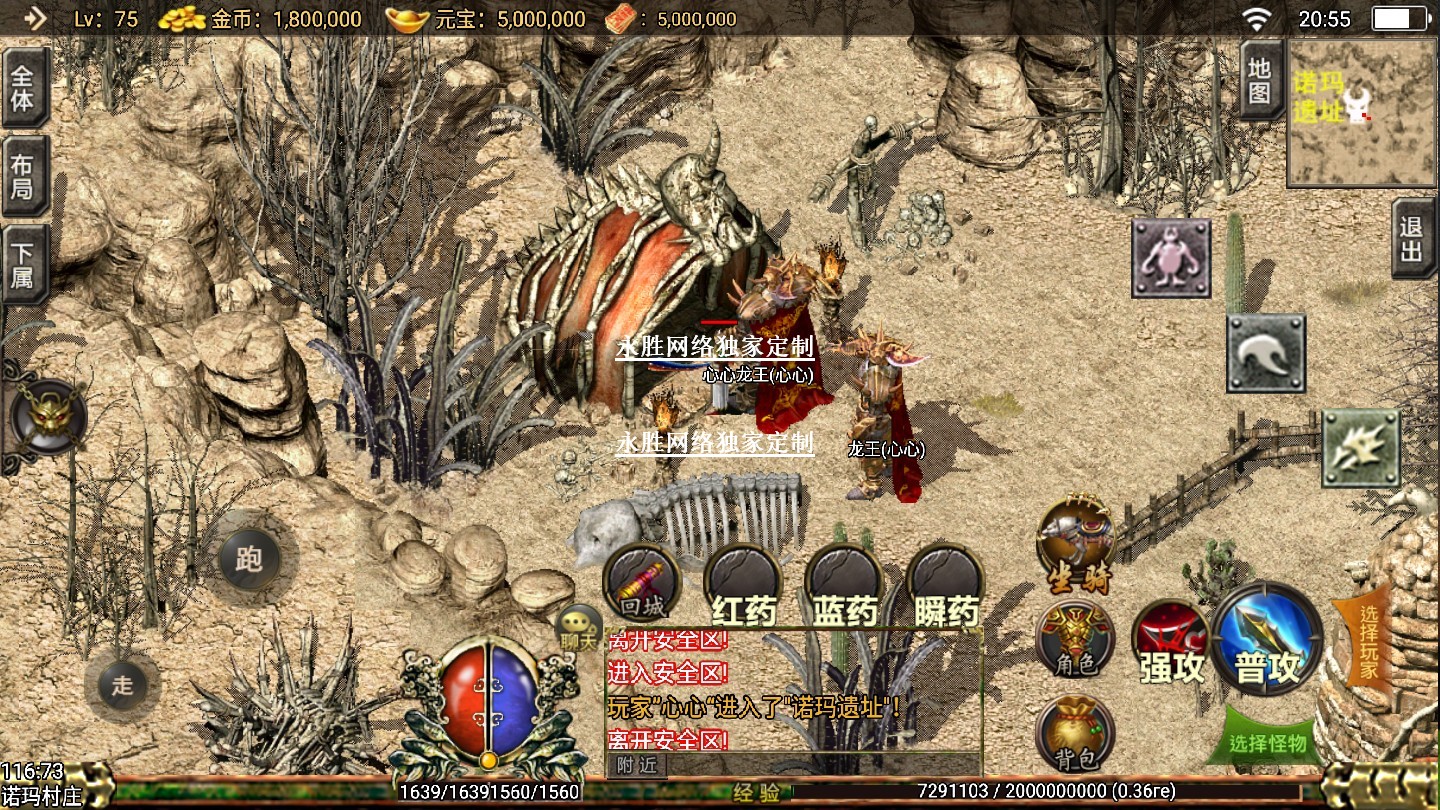The image size is (1440, 810).
Task: Open the 背包 backpack
Action: (x=1075, y=735)
